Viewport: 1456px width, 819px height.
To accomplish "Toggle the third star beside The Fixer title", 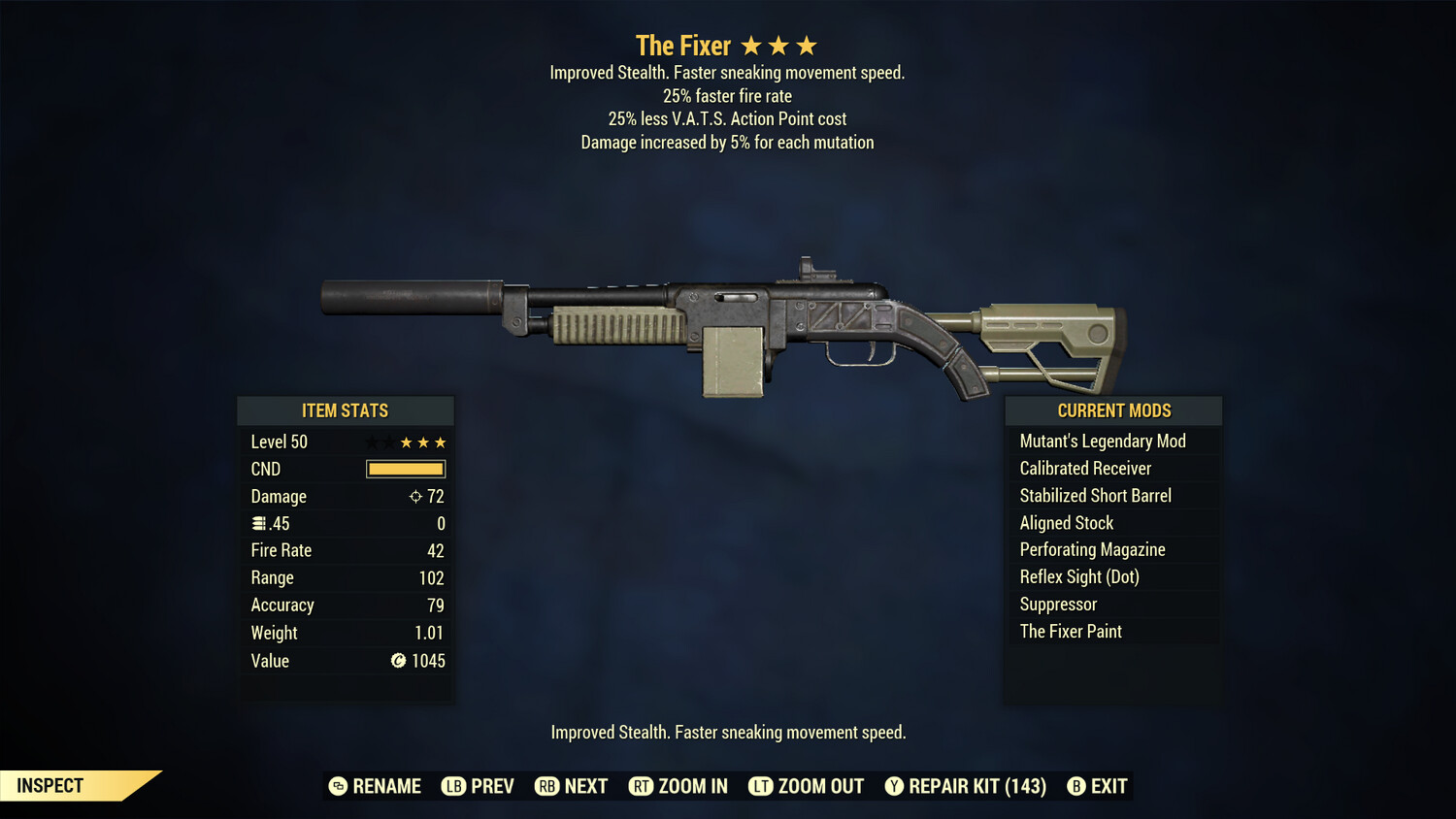I will click(807, 44).
